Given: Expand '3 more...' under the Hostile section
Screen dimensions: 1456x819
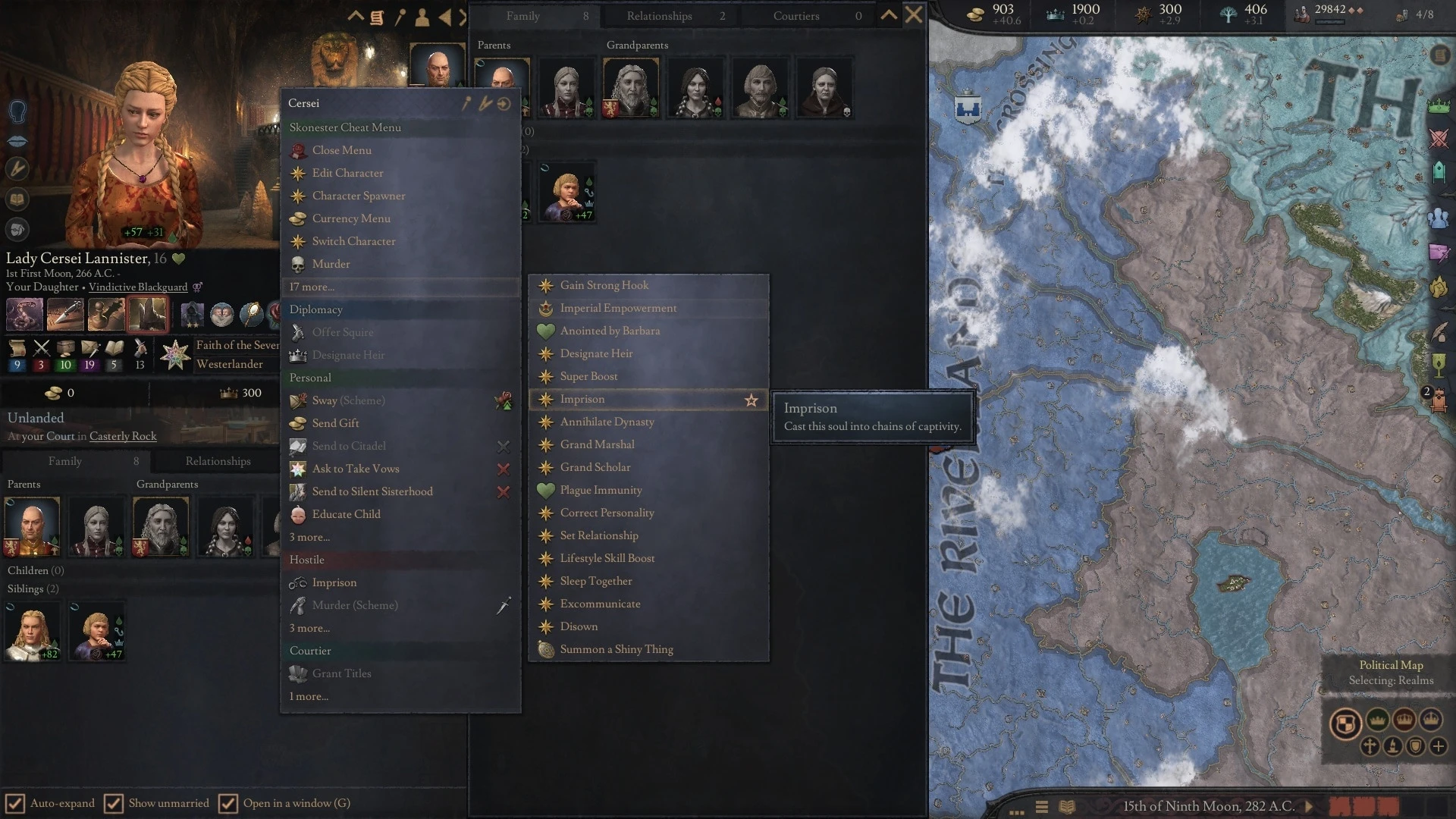Looking at the screenshot, I should pyautogui.click(x=309, y=628).
